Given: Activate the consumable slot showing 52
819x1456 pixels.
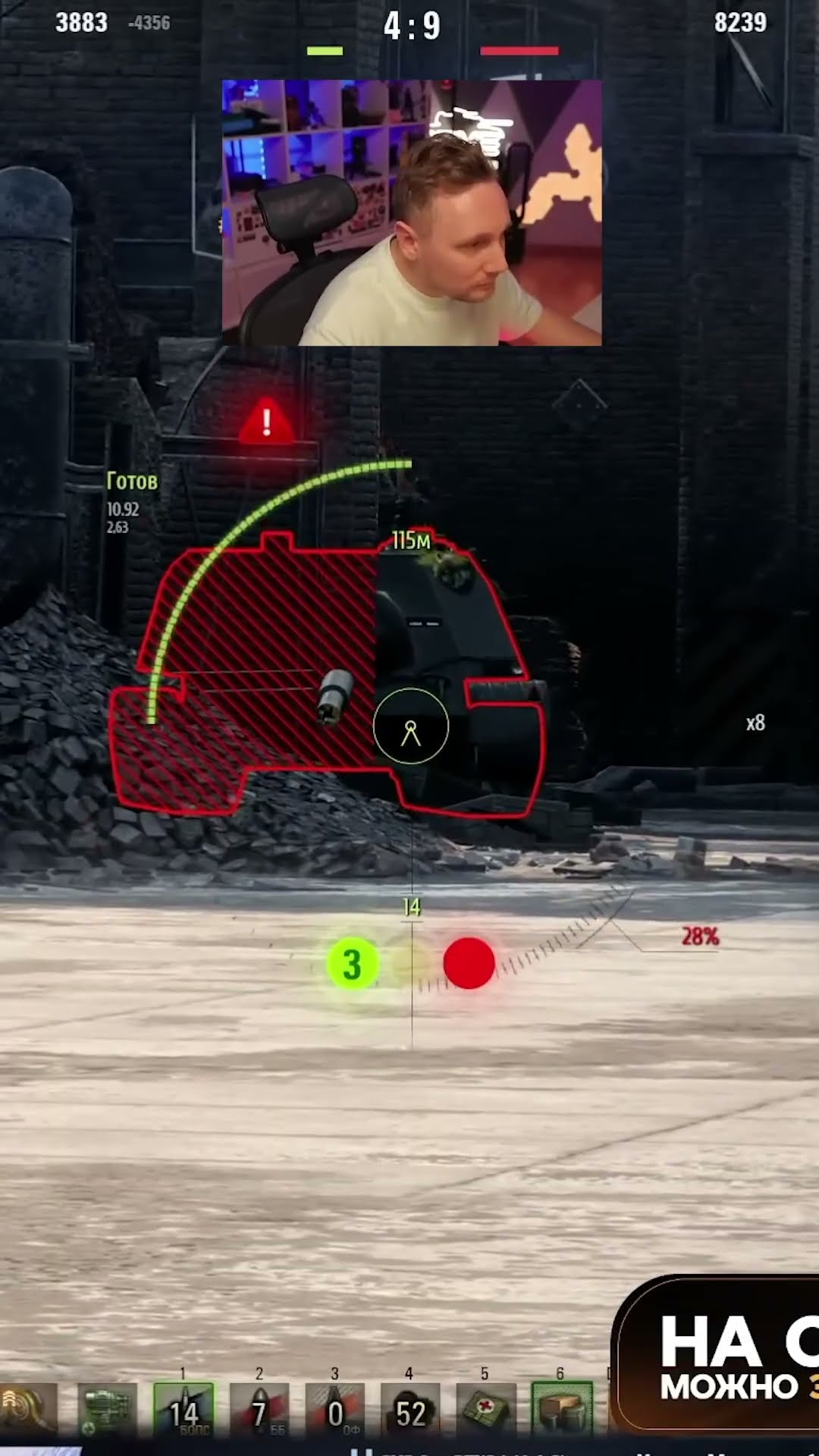Looking at the screenshot, I should point(410,1409).
